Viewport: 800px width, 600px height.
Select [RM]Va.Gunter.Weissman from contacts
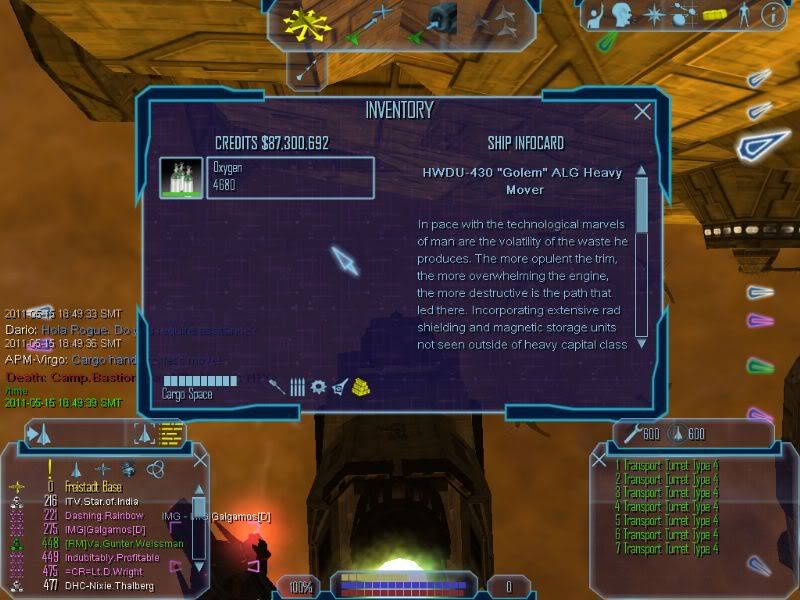click(124, 543)
